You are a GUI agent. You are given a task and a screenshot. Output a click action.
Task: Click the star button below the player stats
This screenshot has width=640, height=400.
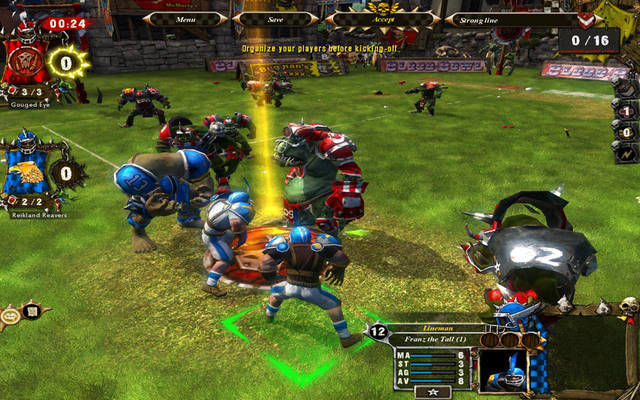click(434, 391)
